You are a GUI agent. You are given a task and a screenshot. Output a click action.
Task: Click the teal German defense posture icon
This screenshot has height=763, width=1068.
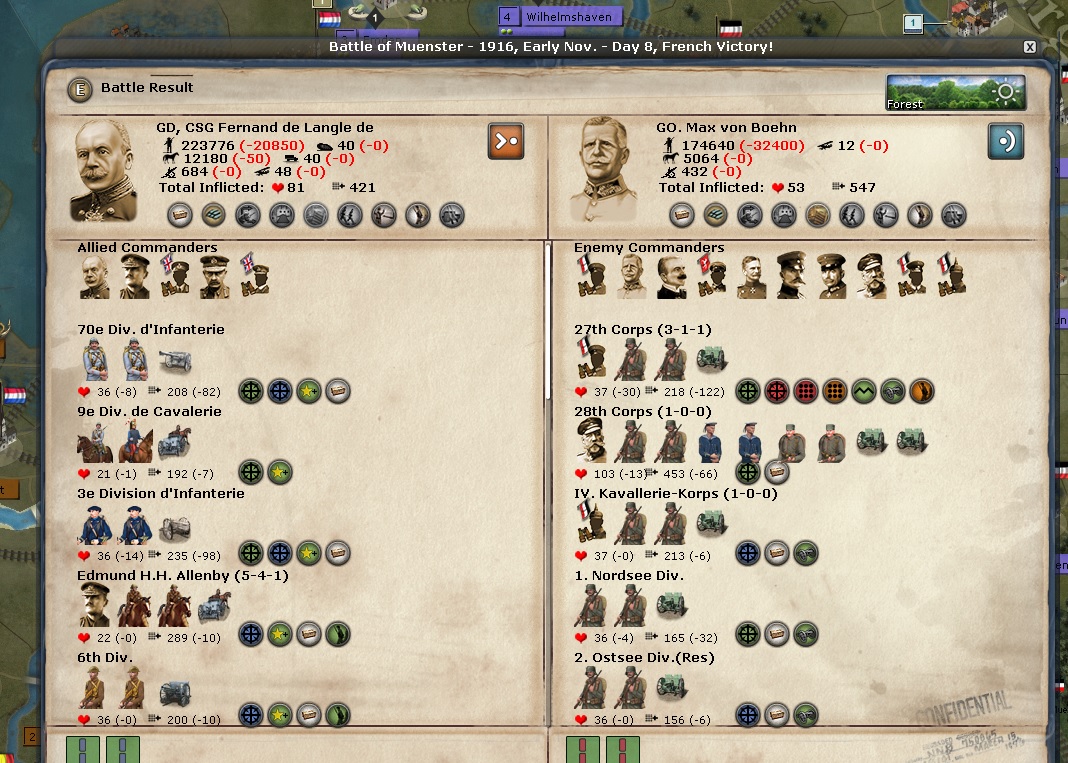click(1006, 141)
